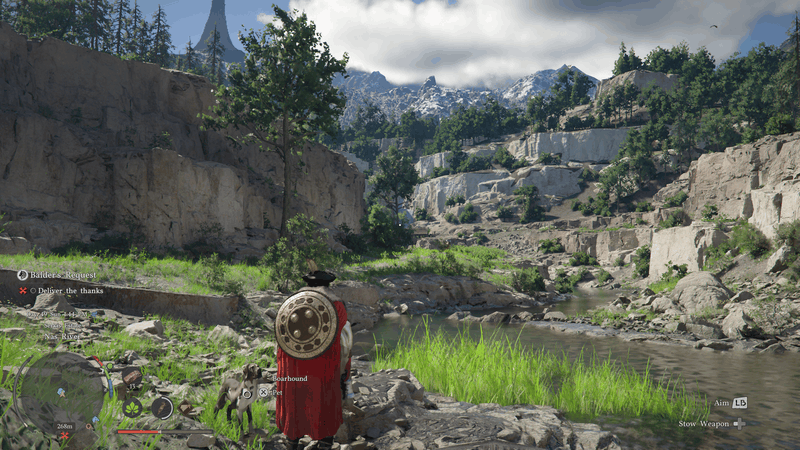Click the circular minimap
Image resolution: width=800 pixels, height=450 pixels.
(x=60, y=393)
